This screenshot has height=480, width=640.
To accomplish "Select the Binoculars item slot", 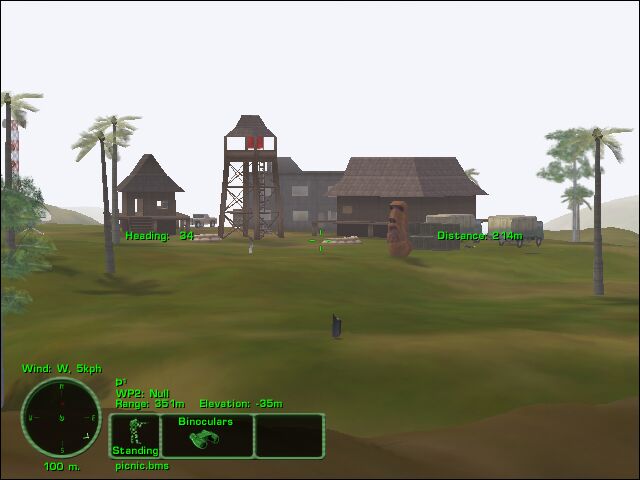I will [x=207, y=436].
